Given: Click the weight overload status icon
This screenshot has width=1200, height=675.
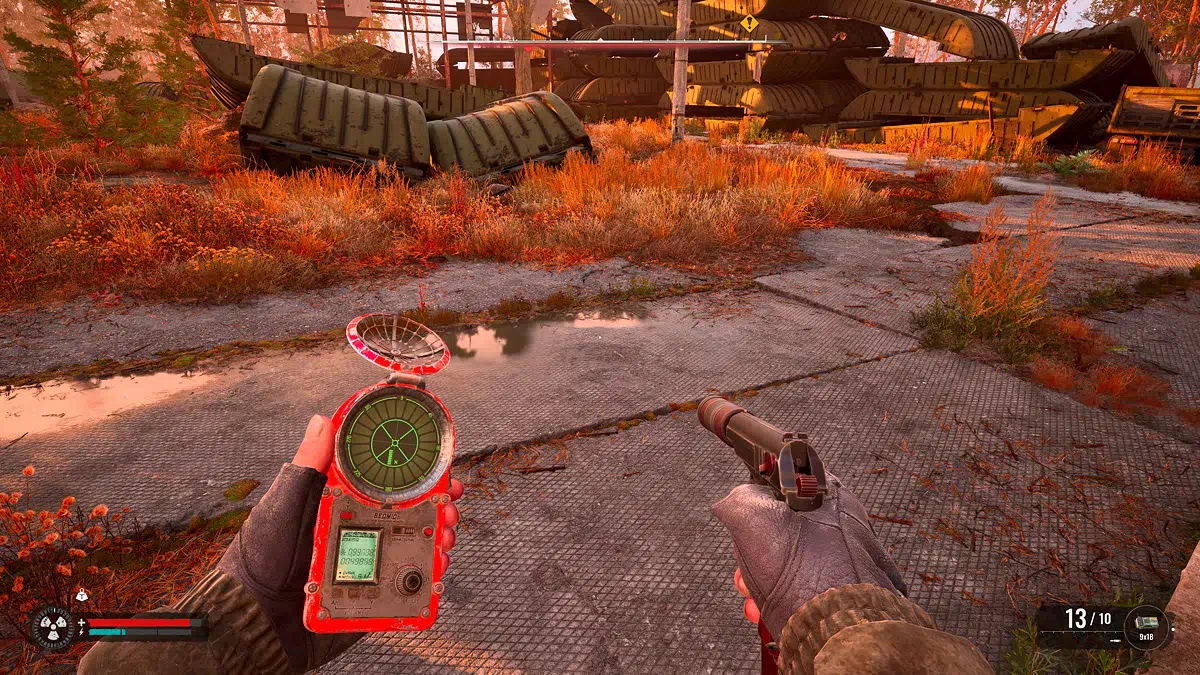Looking at the screenshot, I should 81,595.
